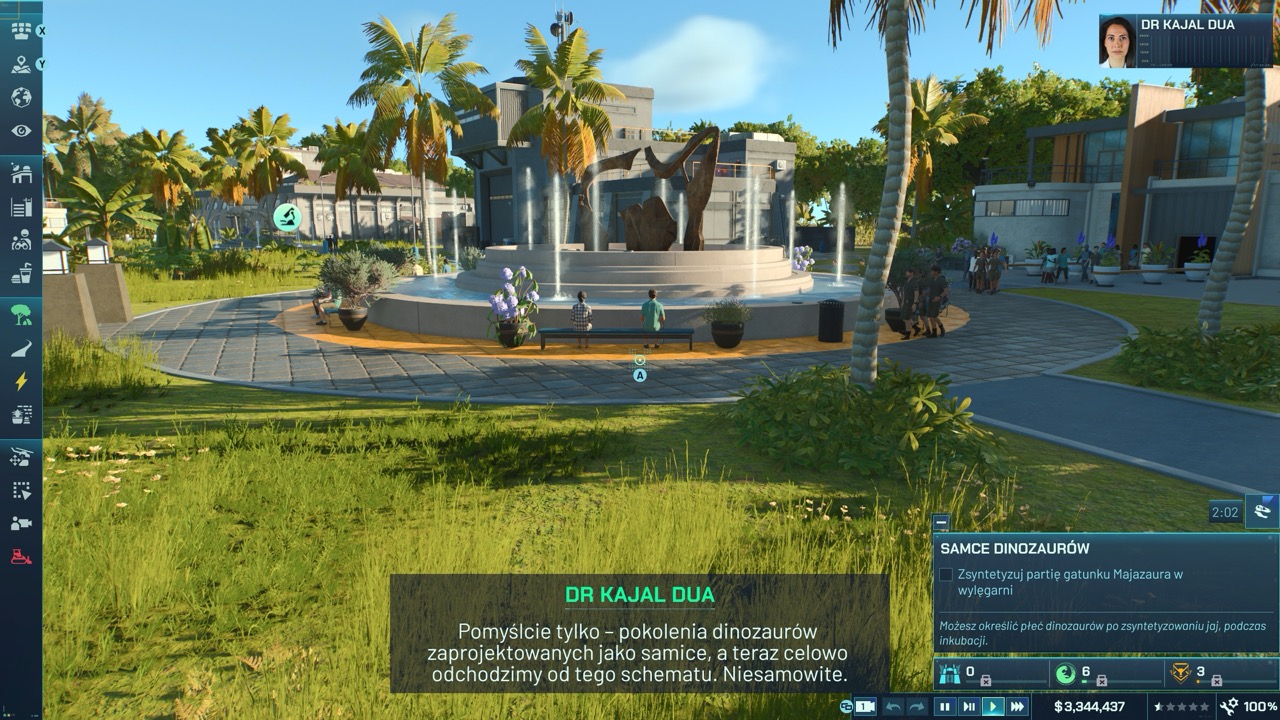The image size is (1280, 720).
Task: Open the globe map view
Action: pyautogui.click(x=21, y=98)
